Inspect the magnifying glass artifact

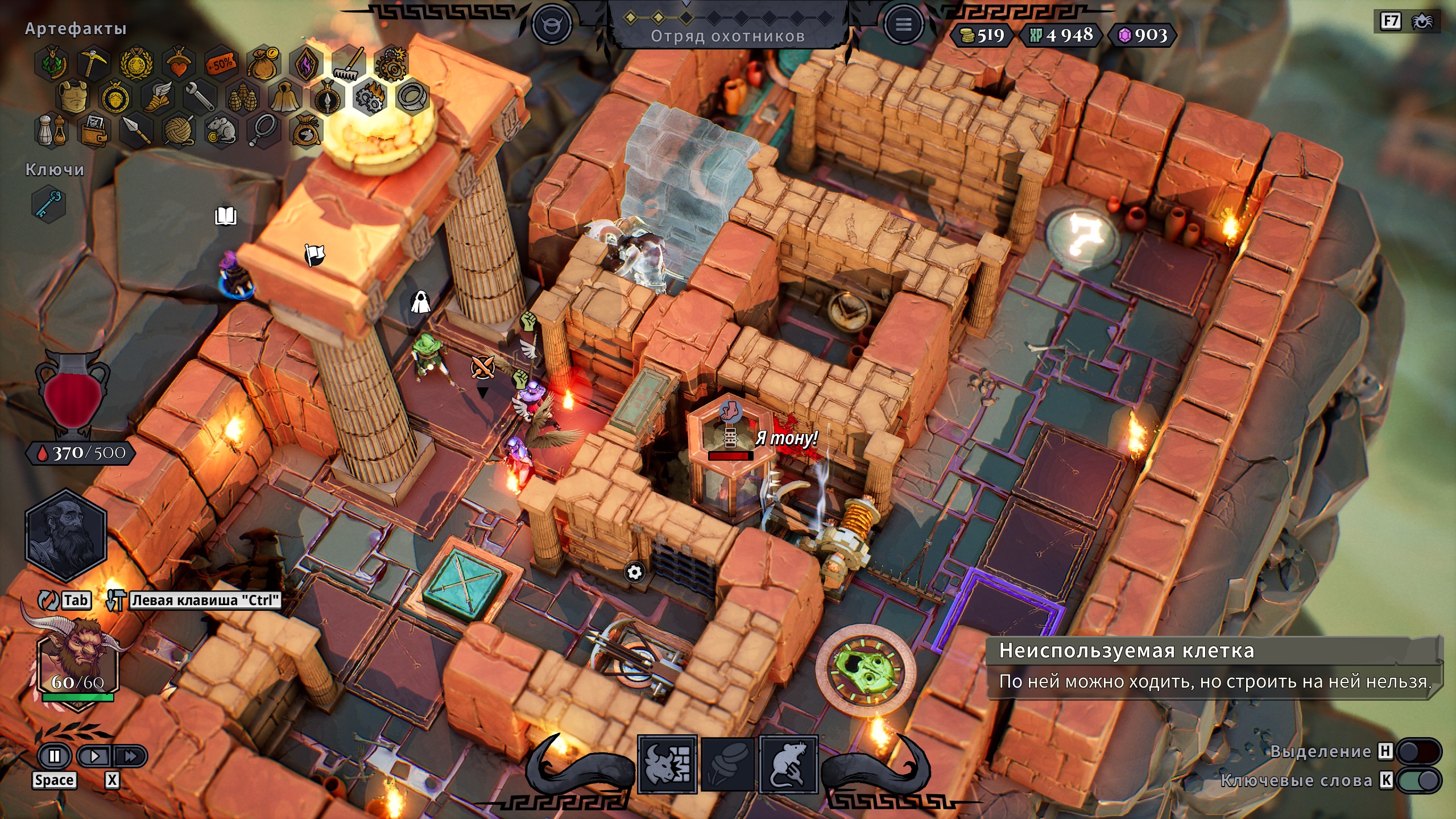(264, 131)
